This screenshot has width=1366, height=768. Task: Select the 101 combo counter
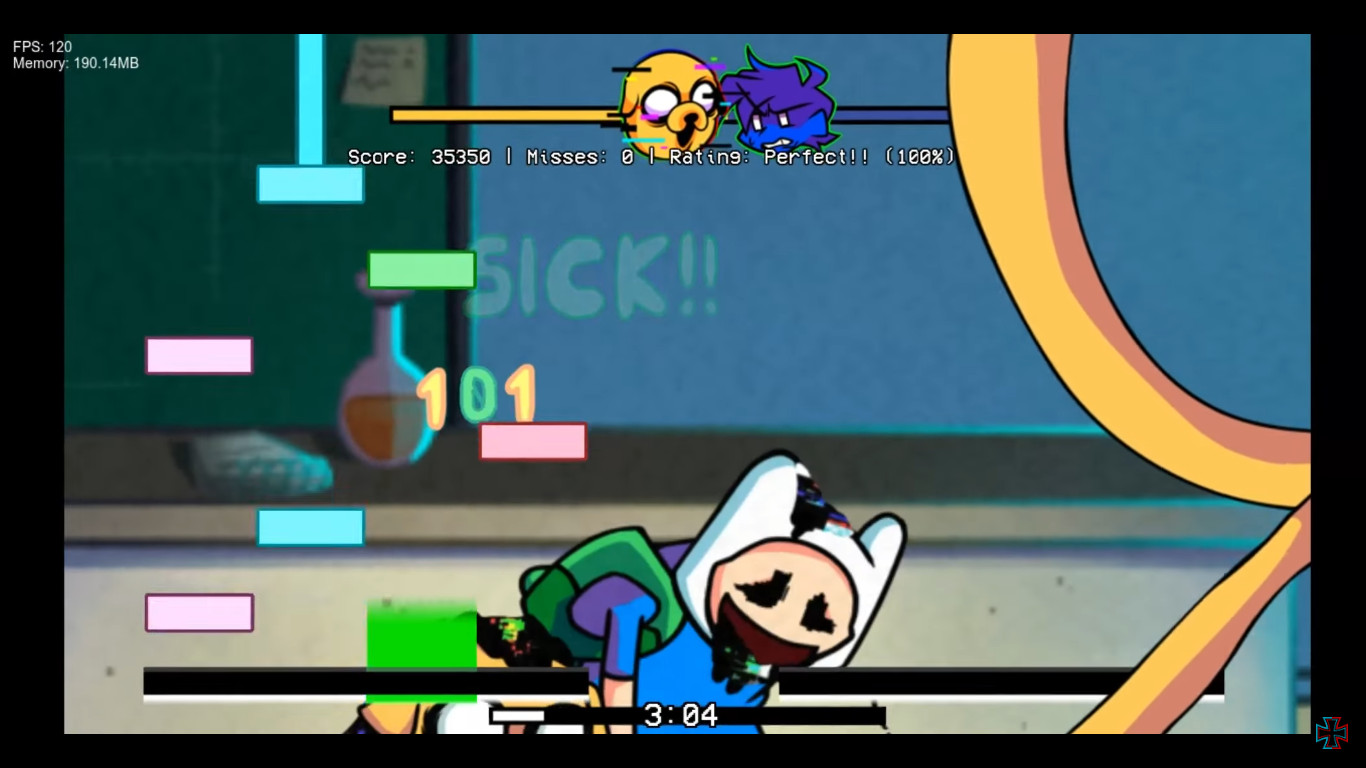480,394
